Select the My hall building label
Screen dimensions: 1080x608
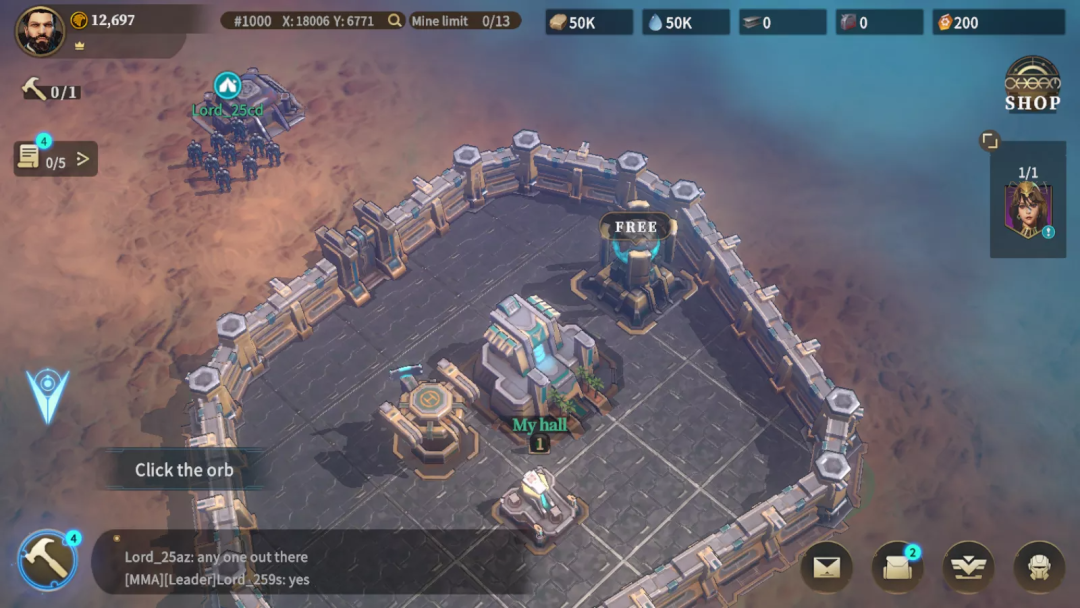(539, 425)
